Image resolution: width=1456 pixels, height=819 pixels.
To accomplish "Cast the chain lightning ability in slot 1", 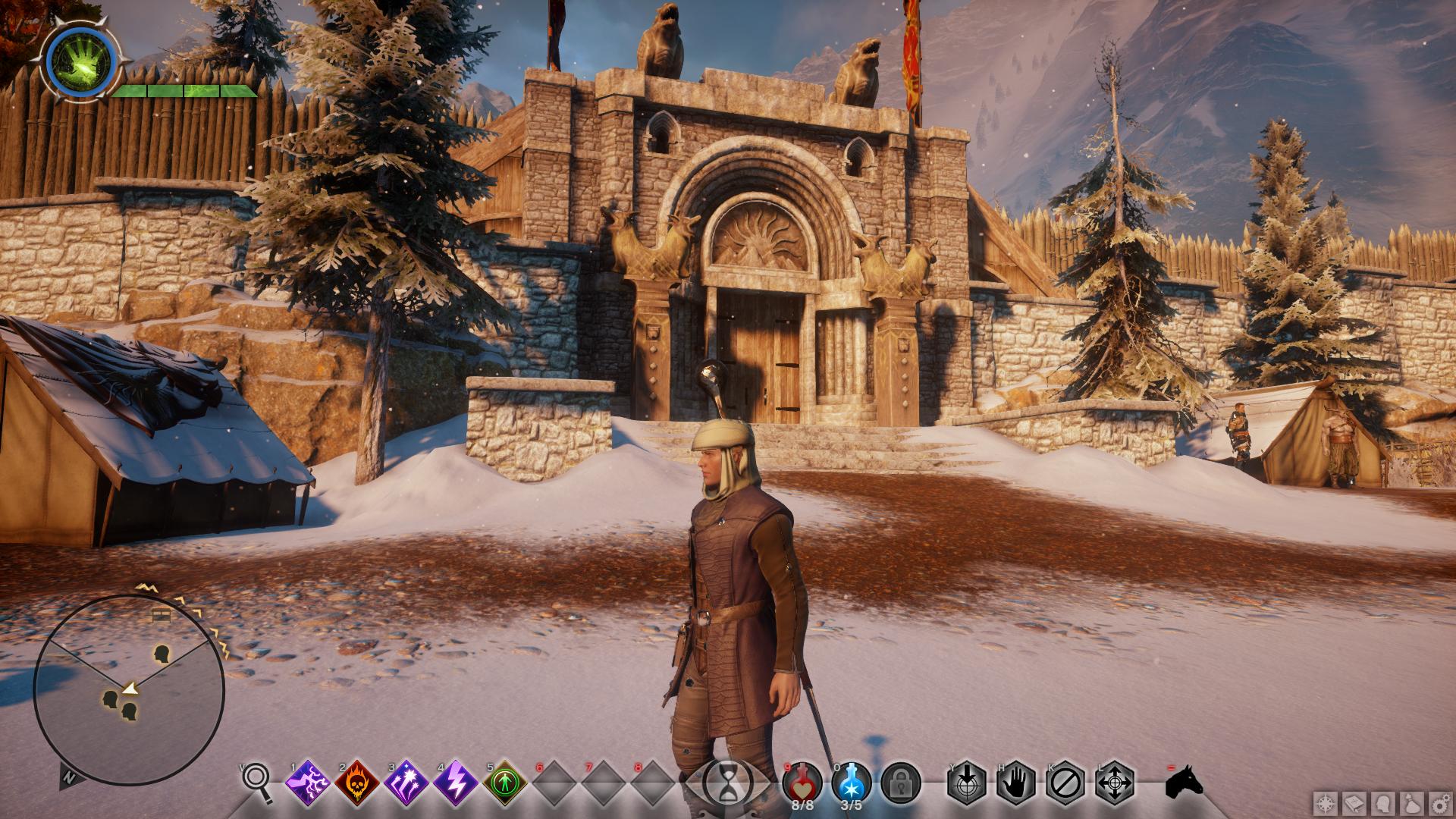I will coord(306,783).
